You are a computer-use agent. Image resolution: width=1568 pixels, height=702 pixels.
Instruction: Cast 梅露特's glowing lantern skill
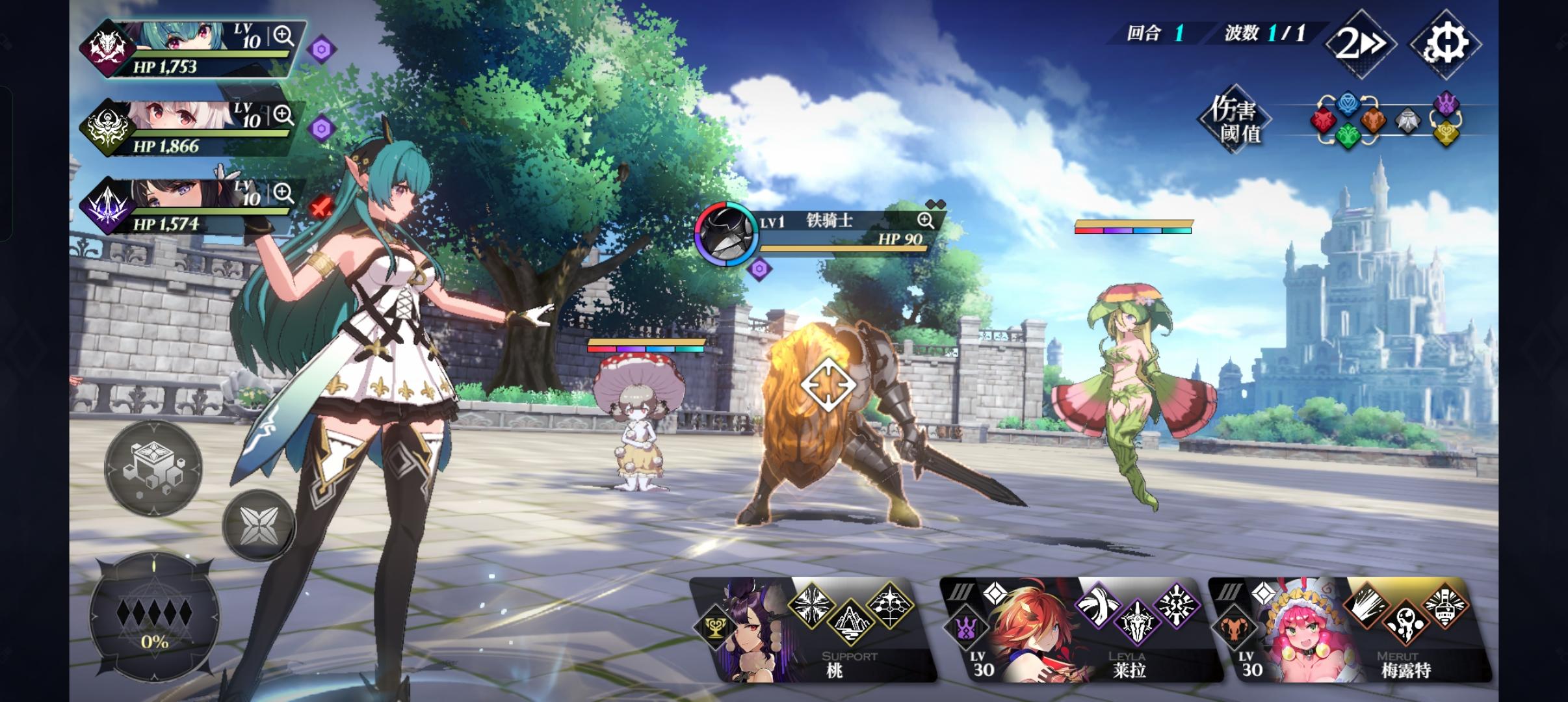coord(1444,605)
